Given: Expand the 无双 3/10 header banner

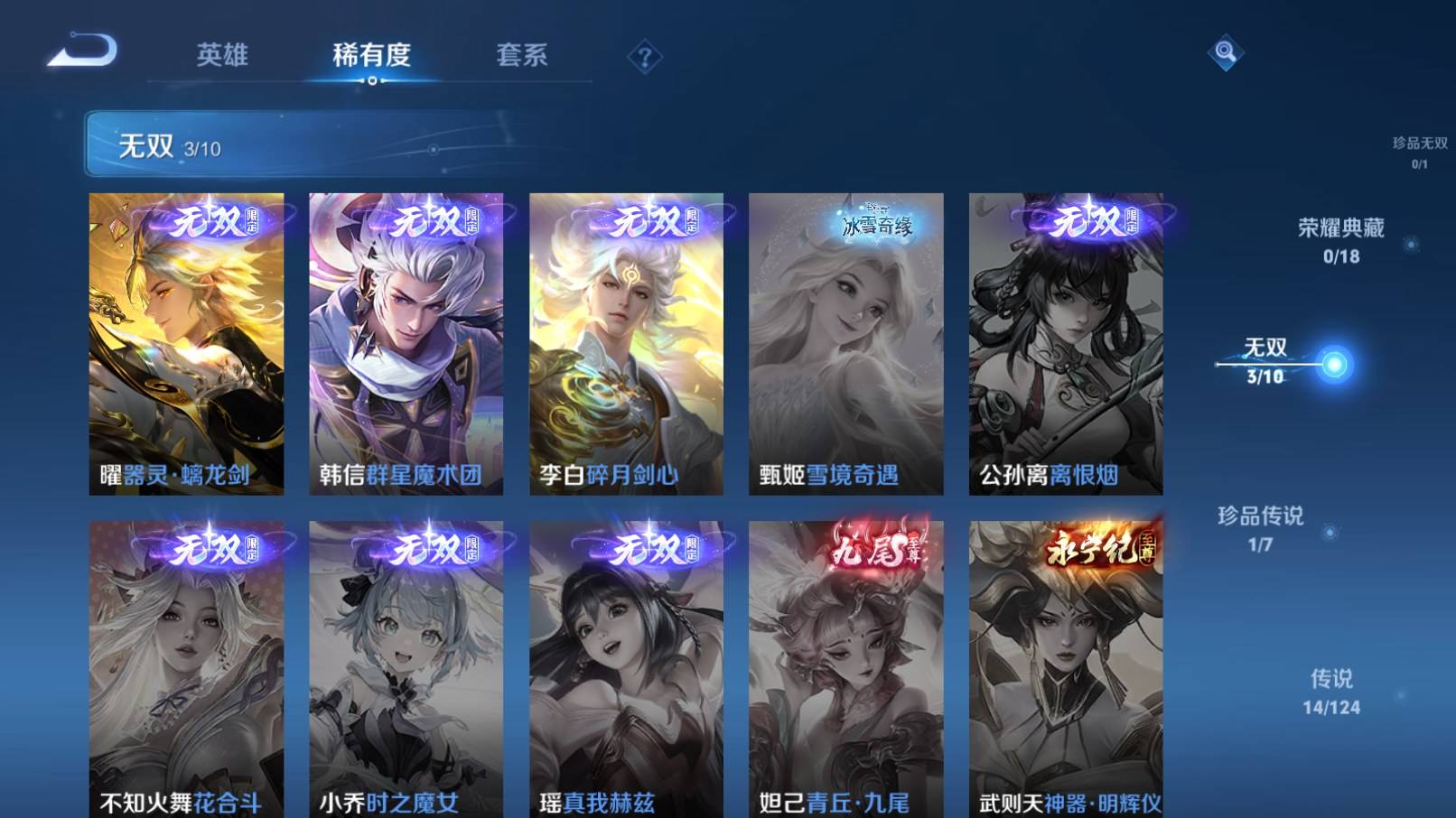Looking at the screenshot, I should (361, 143).
